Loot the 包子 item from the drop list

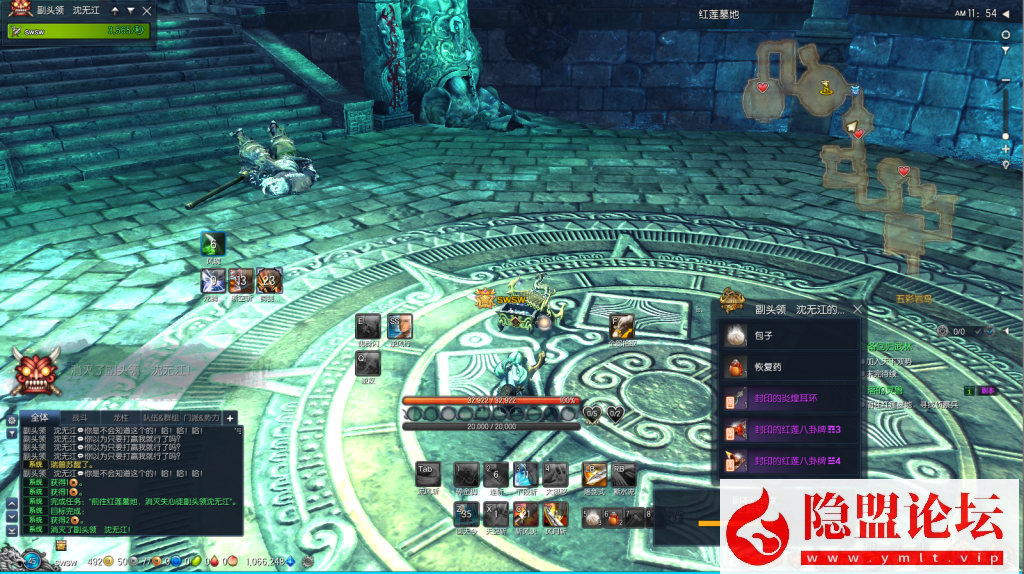790,336
